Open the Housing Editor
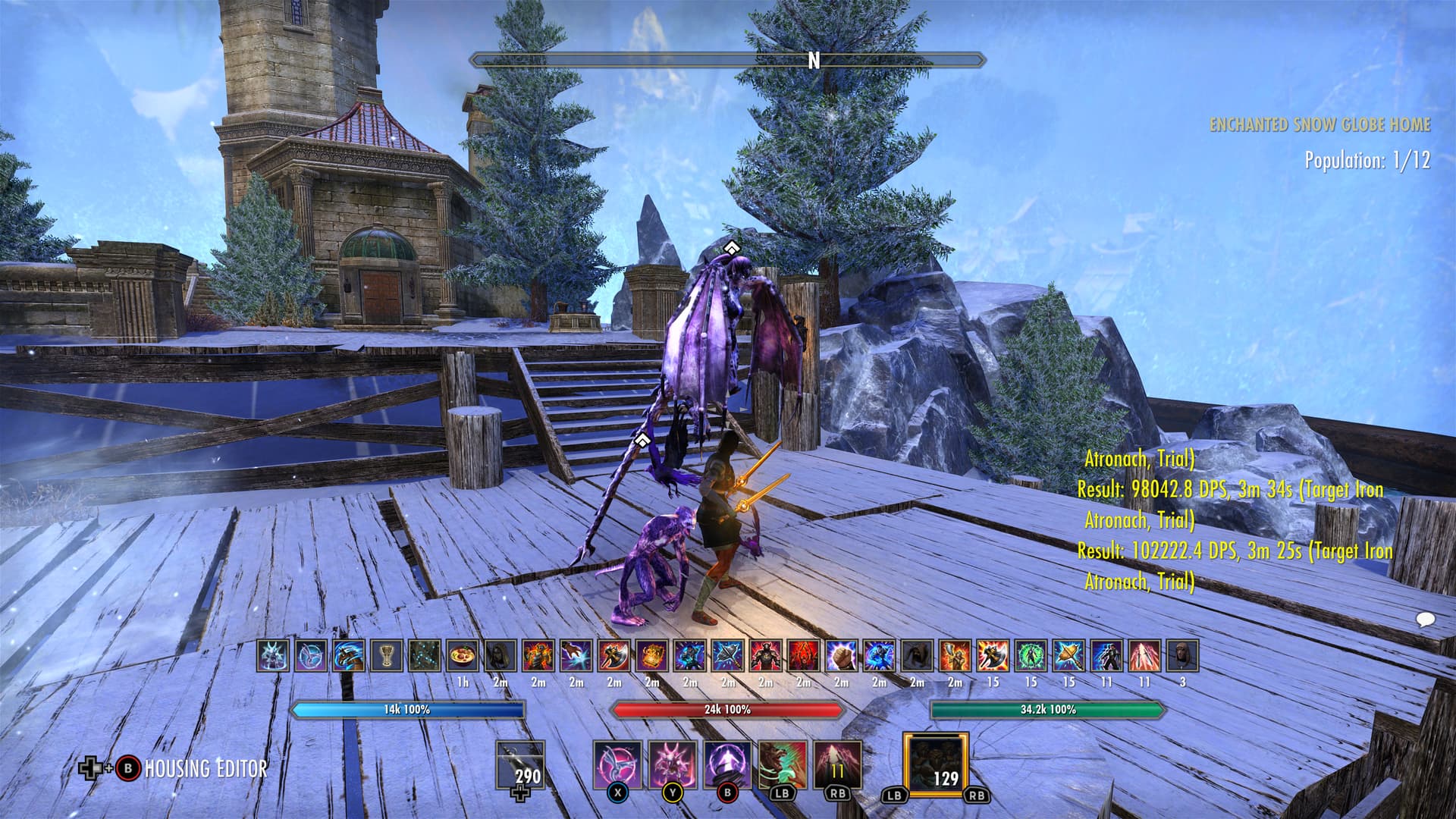The height and width of the screenshot is (819, 1456). click(205, 768)
